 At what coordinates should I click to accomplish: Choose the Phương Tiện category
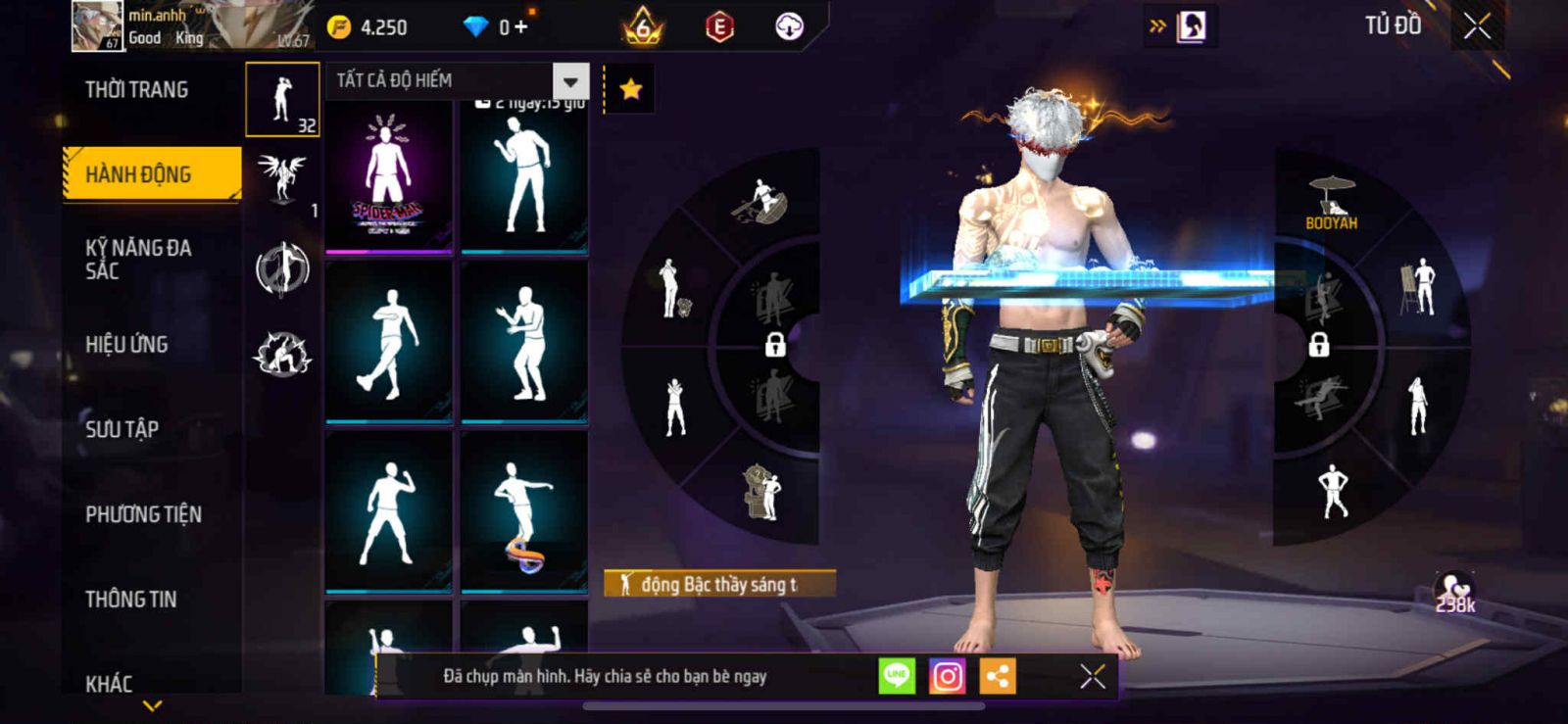(x=143, y=513)
